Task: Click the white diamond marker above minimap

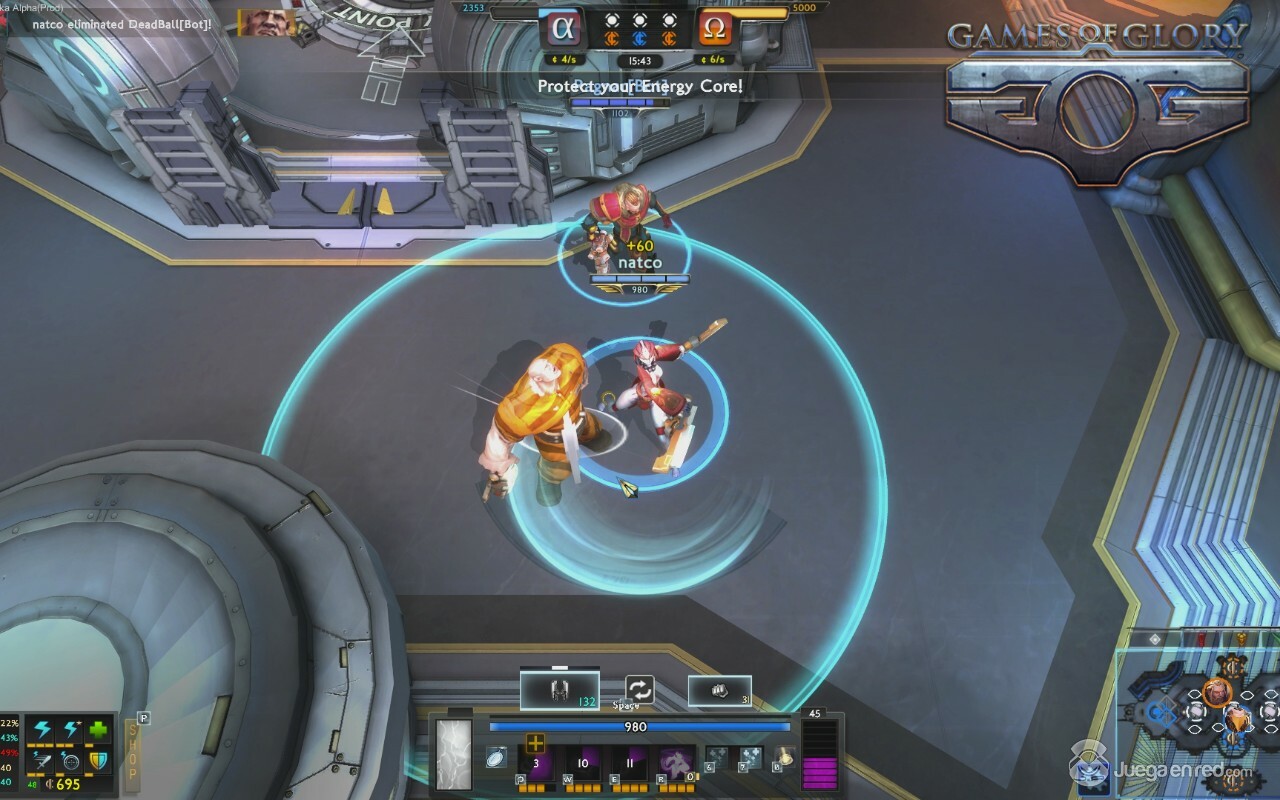Action: [x=1155, y=640]
